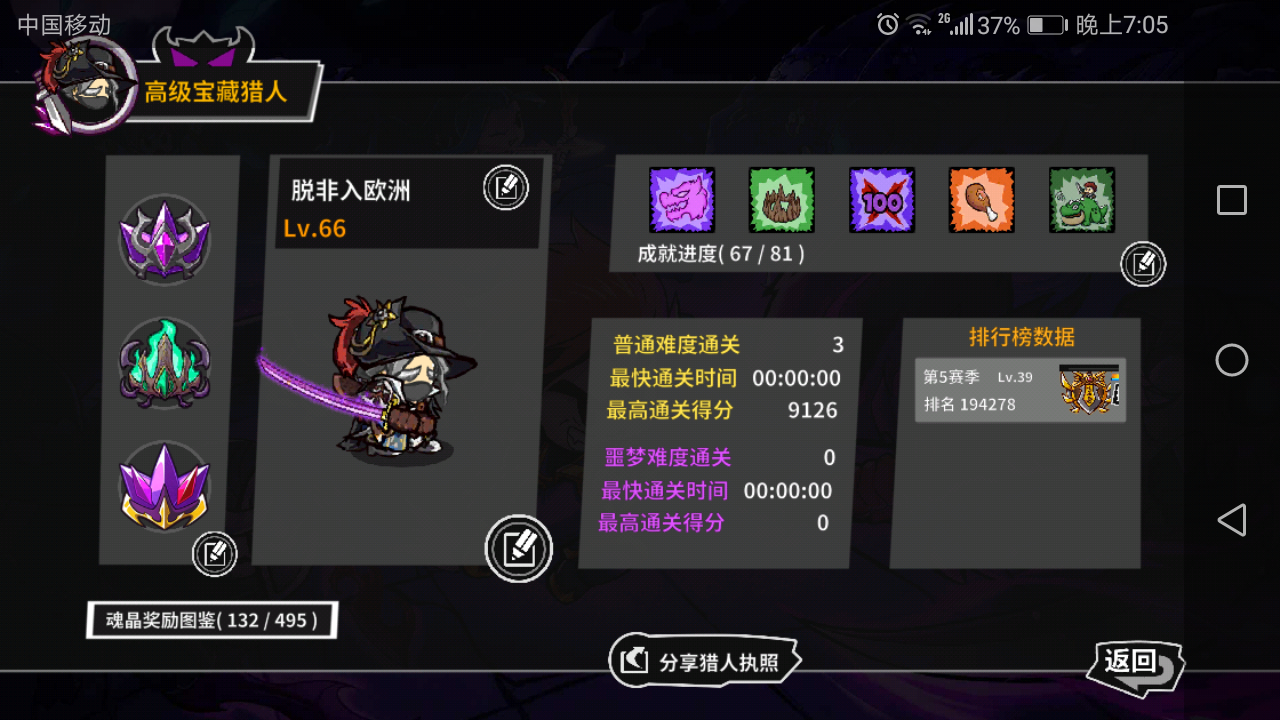Select the purple monster achievement icon

(x=681, y=199)
